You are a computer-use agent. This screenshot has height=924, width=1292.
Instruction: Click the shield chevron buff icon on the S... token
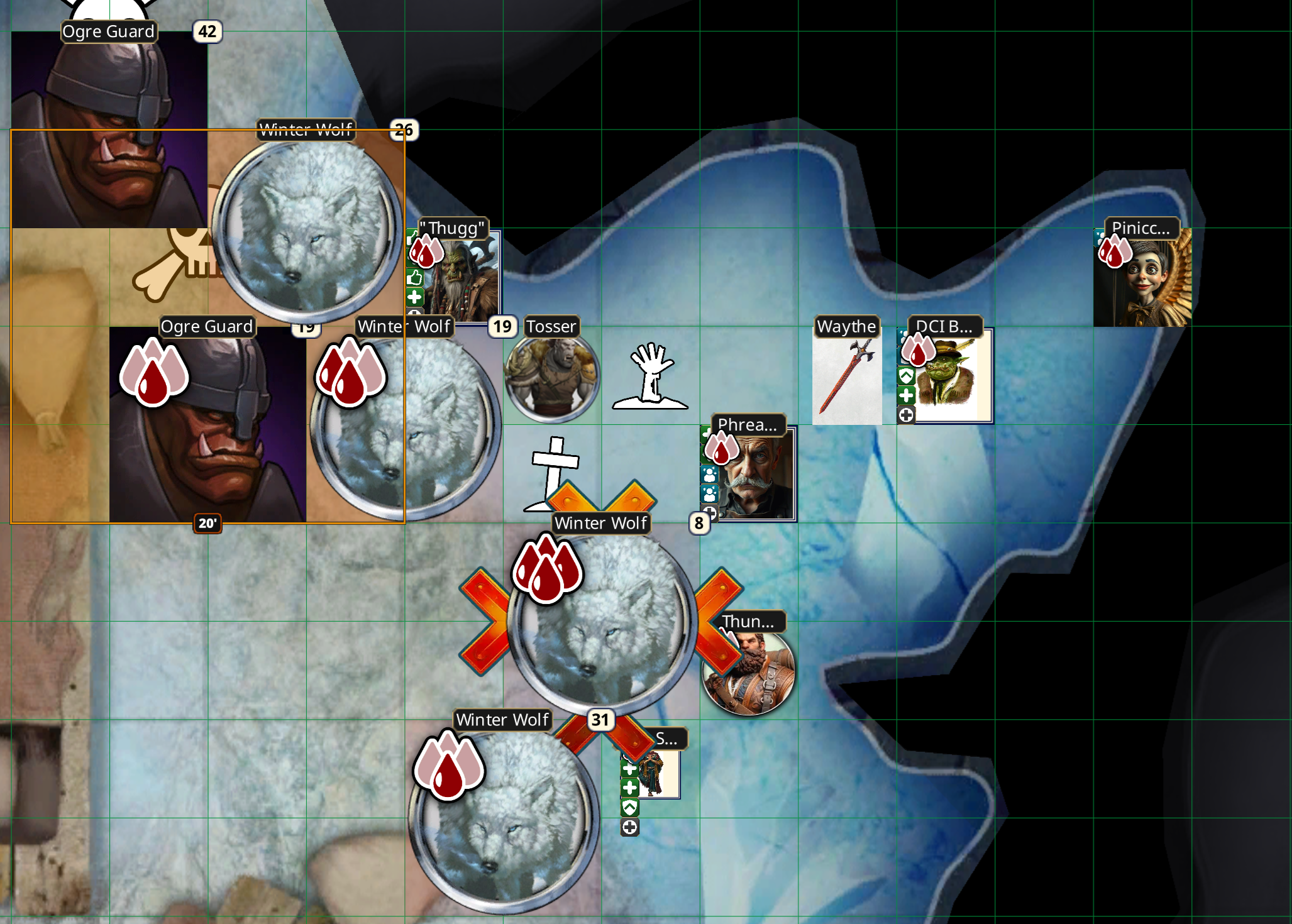pos(630,808)
